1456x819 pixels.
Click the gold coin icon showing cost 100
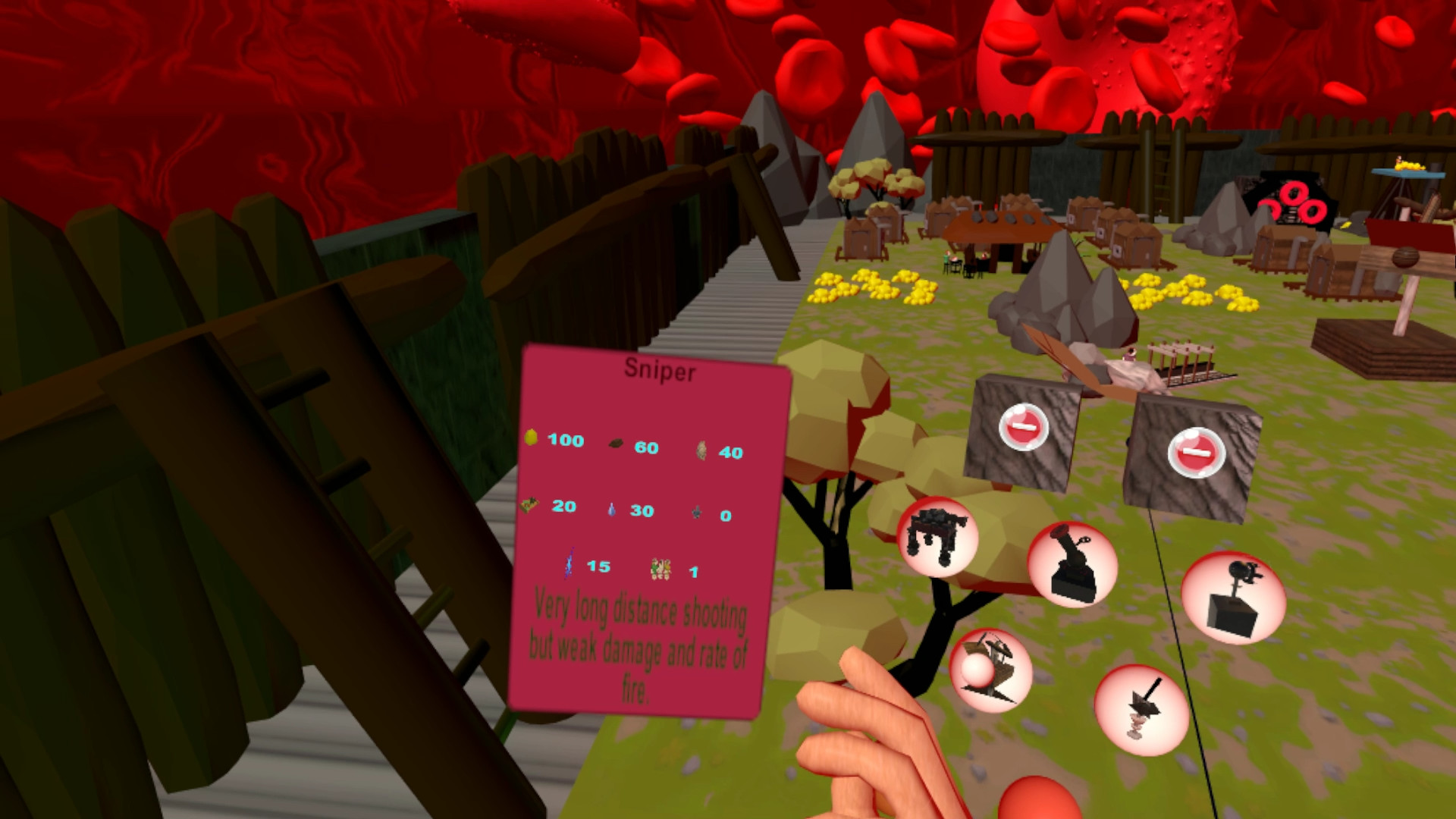click(530, 439)
